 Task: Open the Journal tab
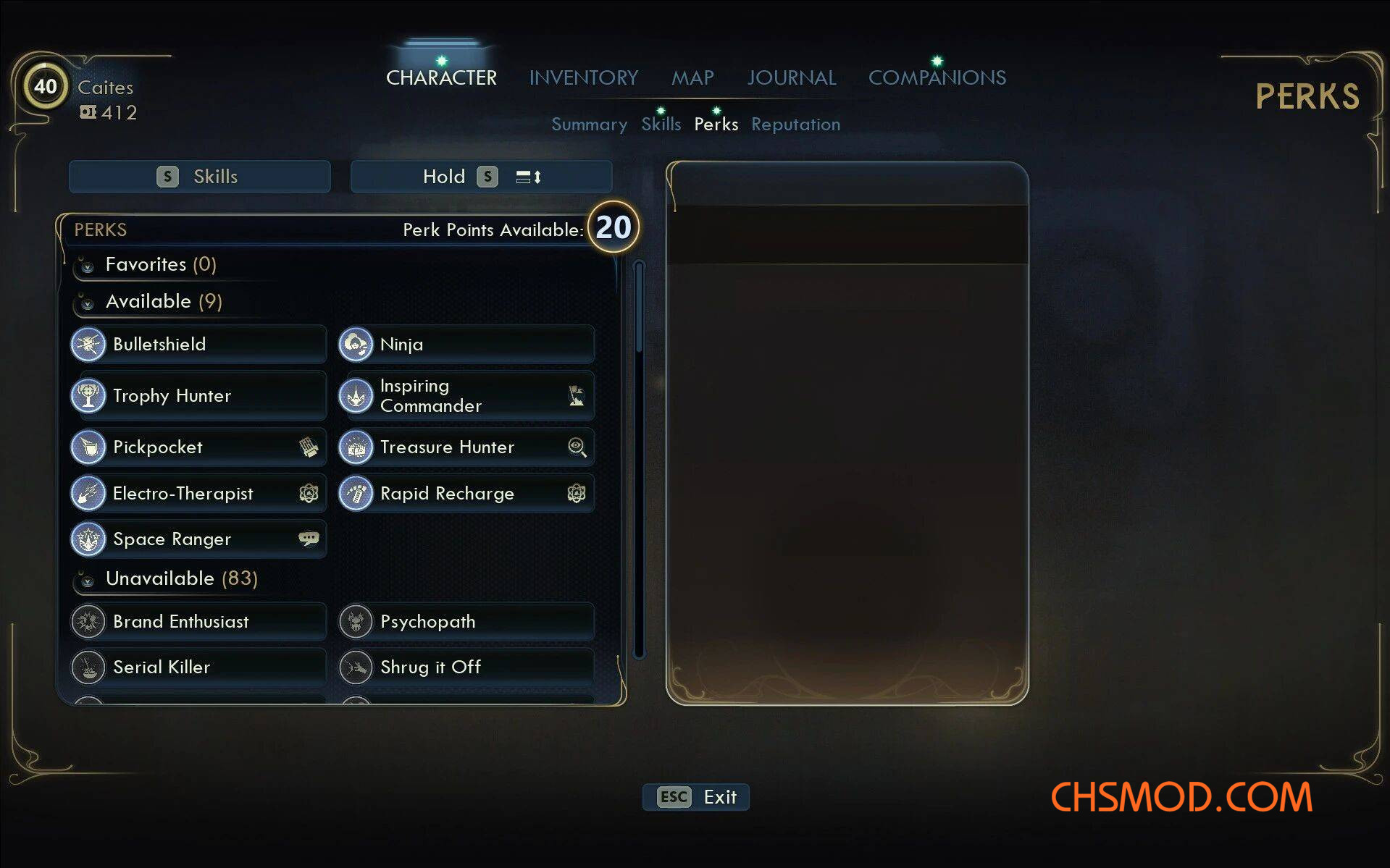pyautogui.click(x=791, y=77)
